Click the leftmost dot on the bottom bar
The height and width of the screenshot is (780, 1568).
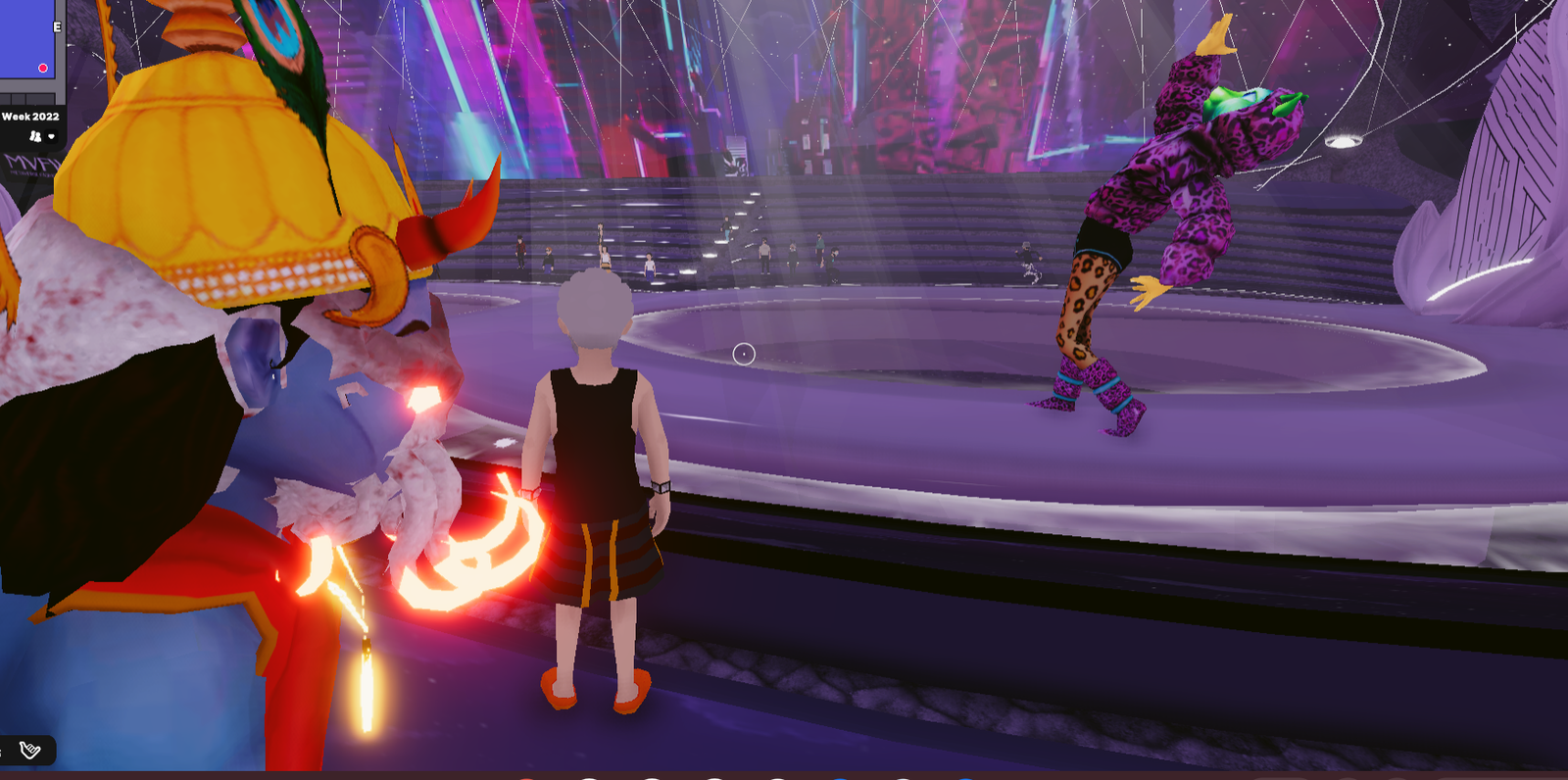[x=525, y=777]
